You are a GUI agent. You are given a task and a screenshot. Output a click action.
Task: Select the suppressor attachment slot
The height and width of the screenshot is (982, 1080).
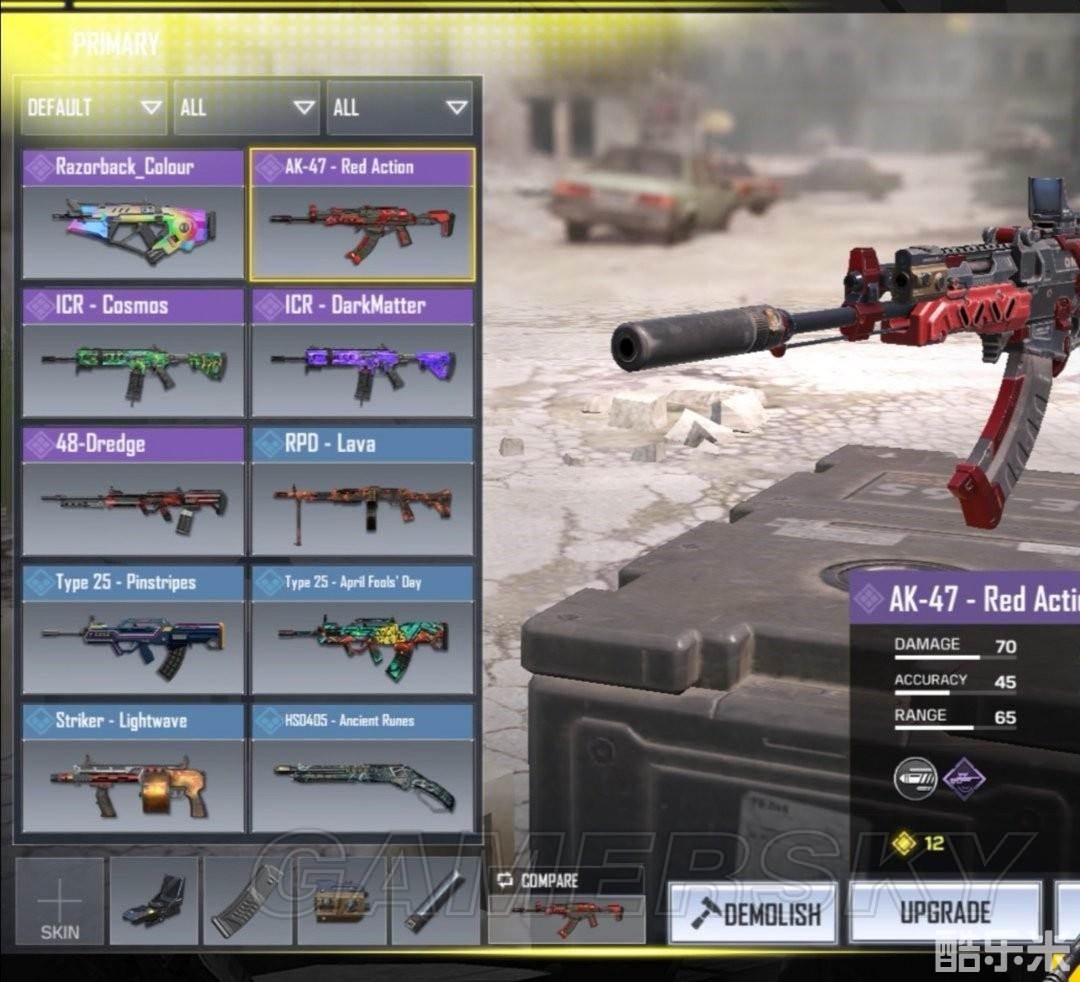coord(435,901)
